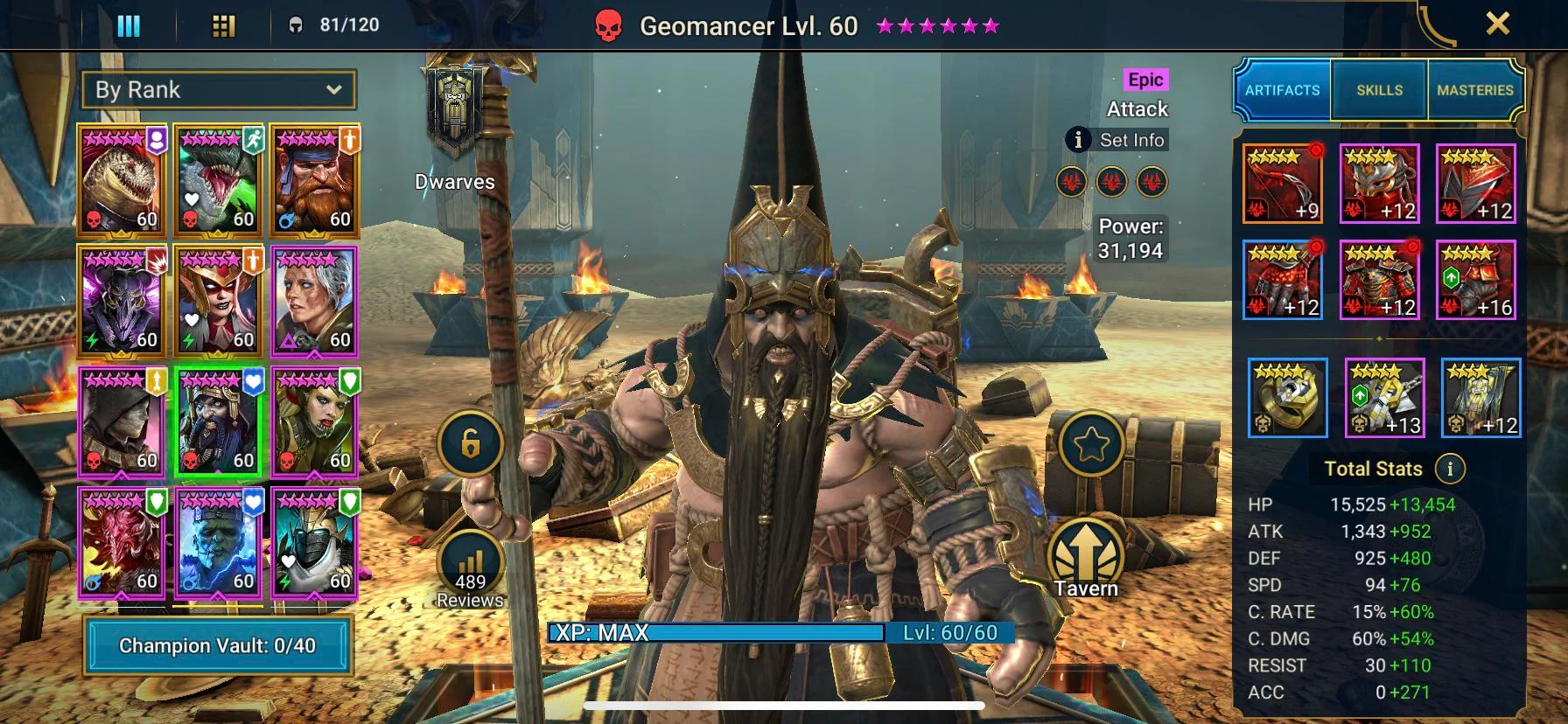1568x724 pixels.
Task: Open the +13 amulet accessory slot
Action: click(1383, 398)
